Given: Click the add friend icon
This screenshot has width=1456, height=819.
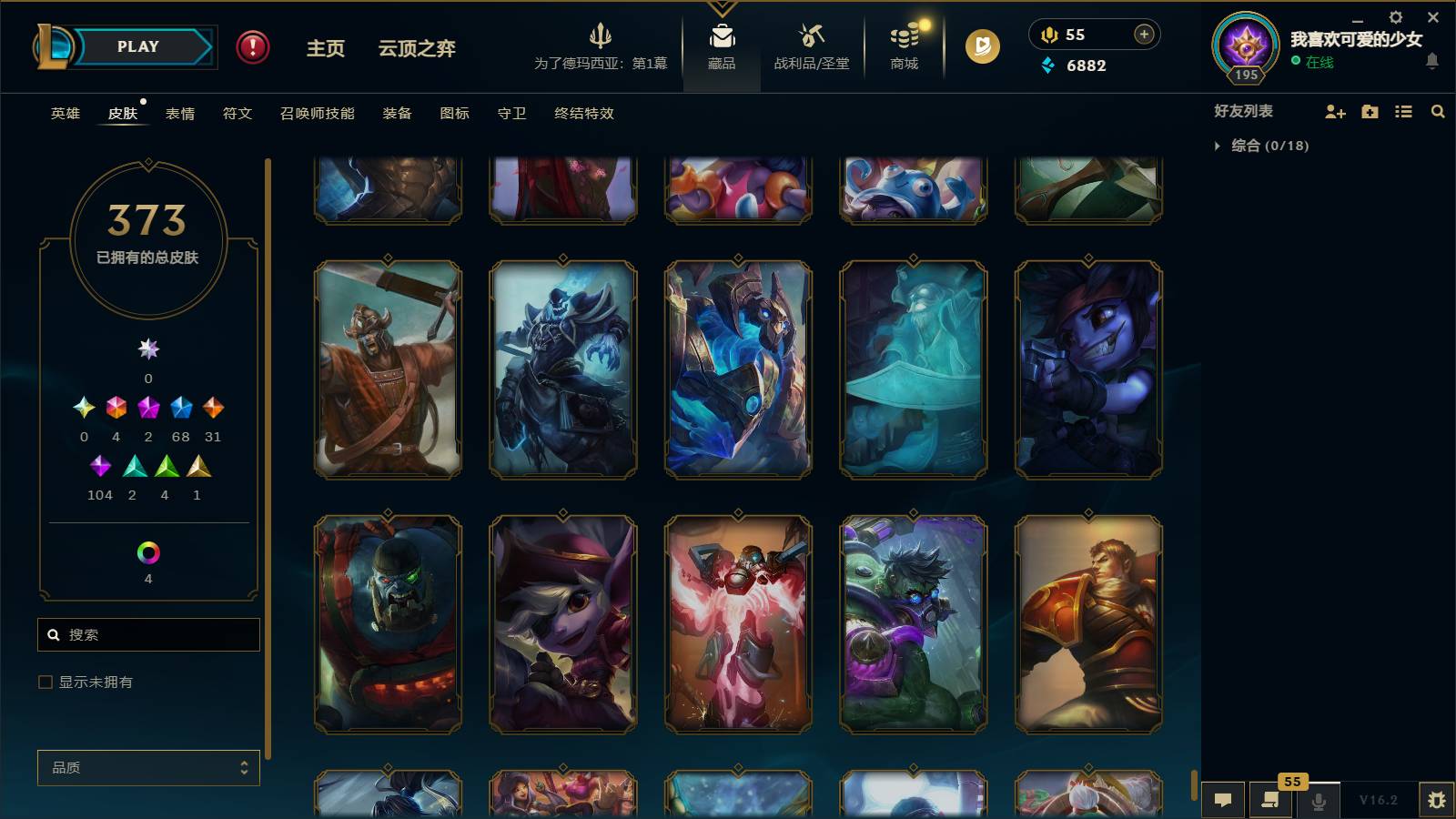Looking at the screenshot, I should pyautogui.click(x=1334, y=112).
